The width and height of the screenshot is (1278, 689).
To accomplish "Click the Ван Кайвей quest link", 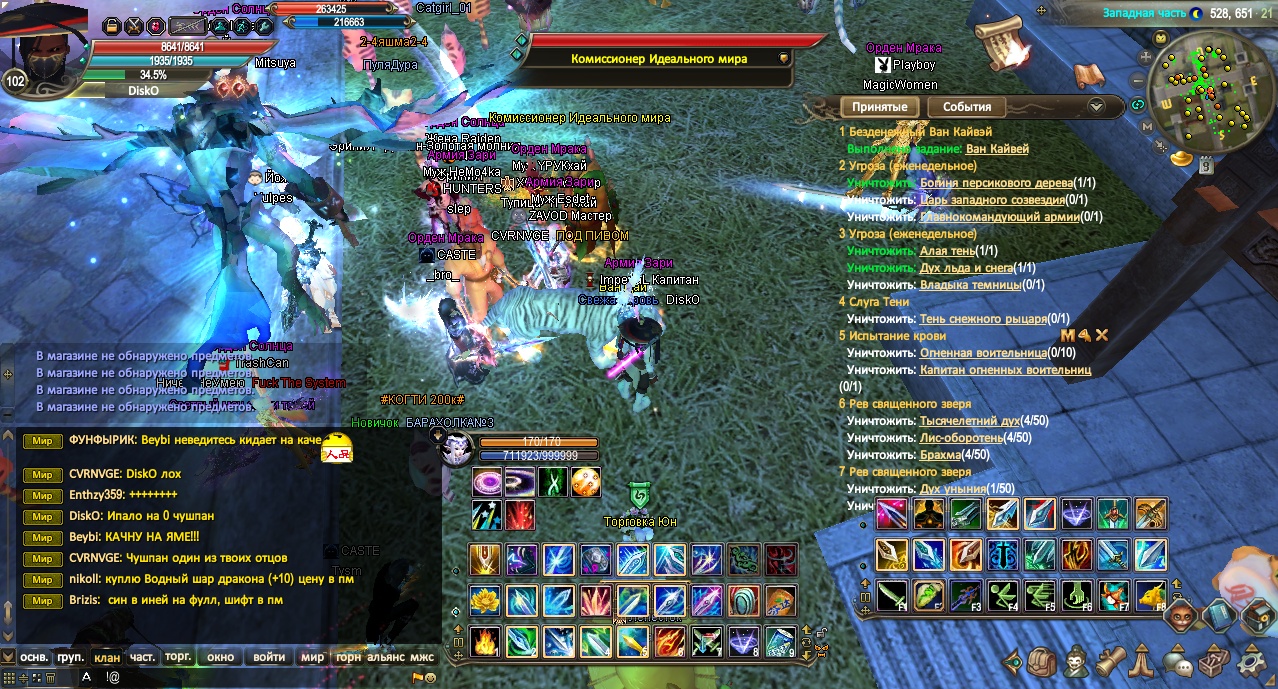I will click(x=996, y=149).
